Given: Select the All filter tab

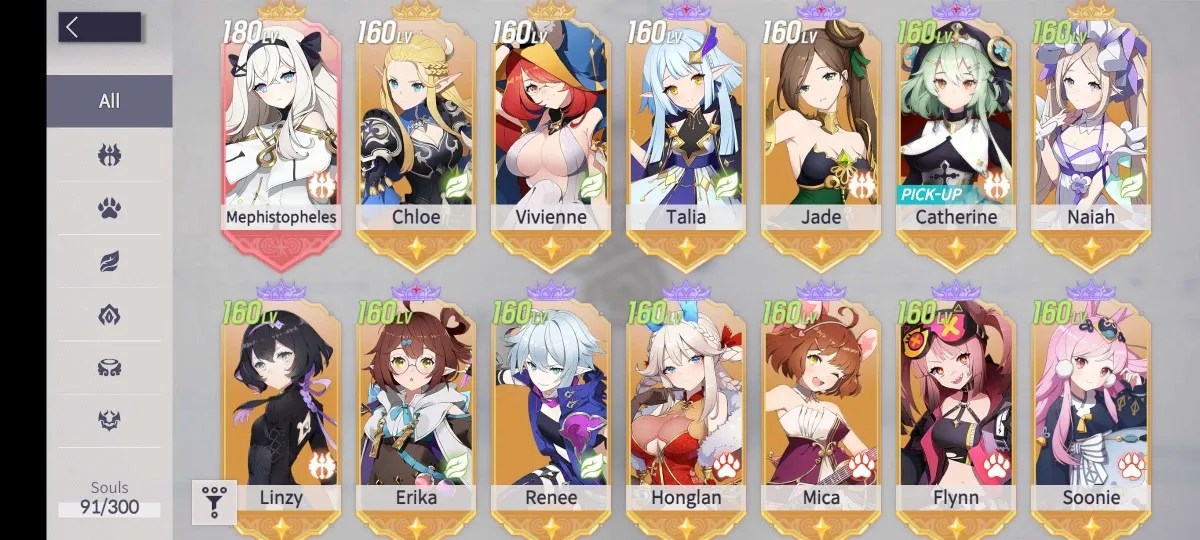Looking at the screenshot, I should [109, 101].
